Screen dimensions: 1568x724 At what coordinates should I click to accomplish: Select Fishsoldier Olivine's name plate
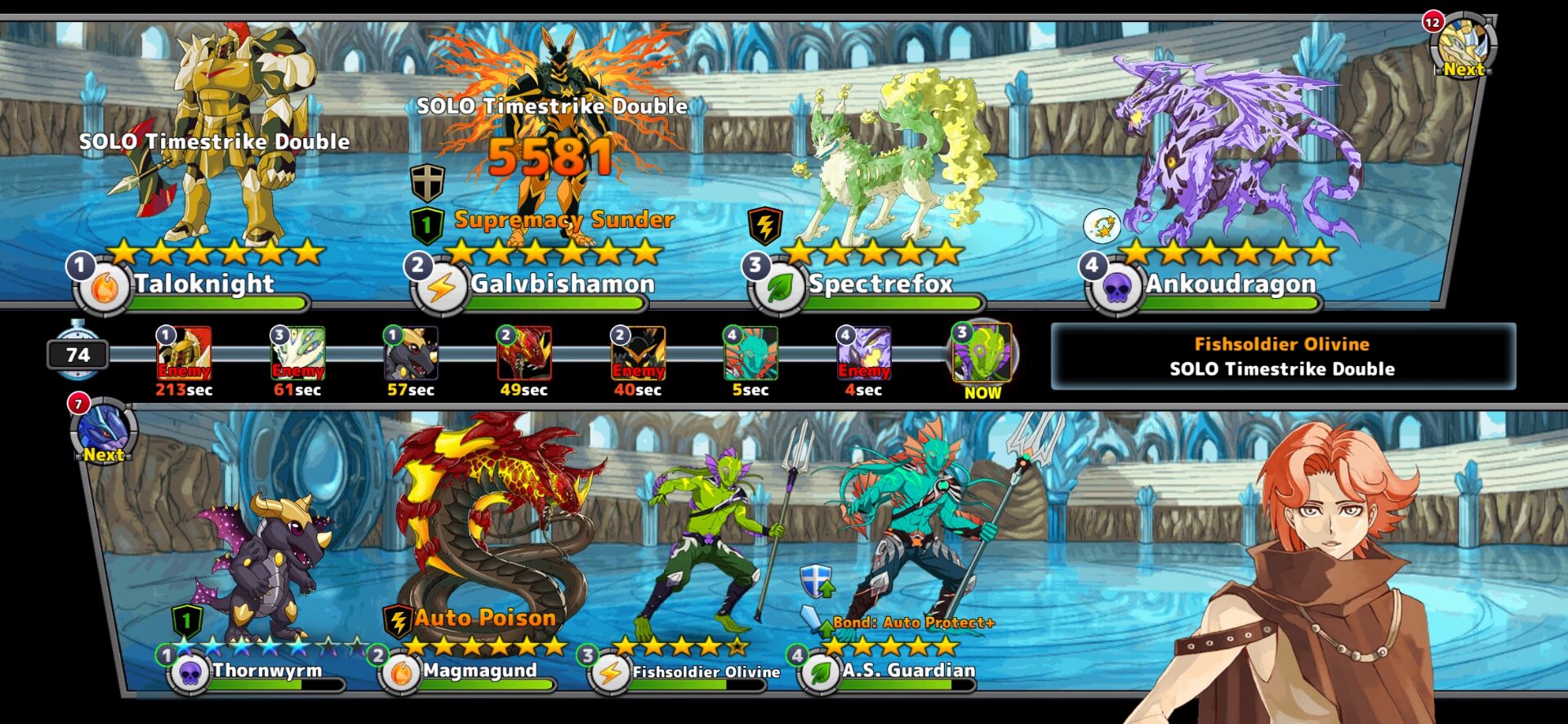[x=706, y=672]
